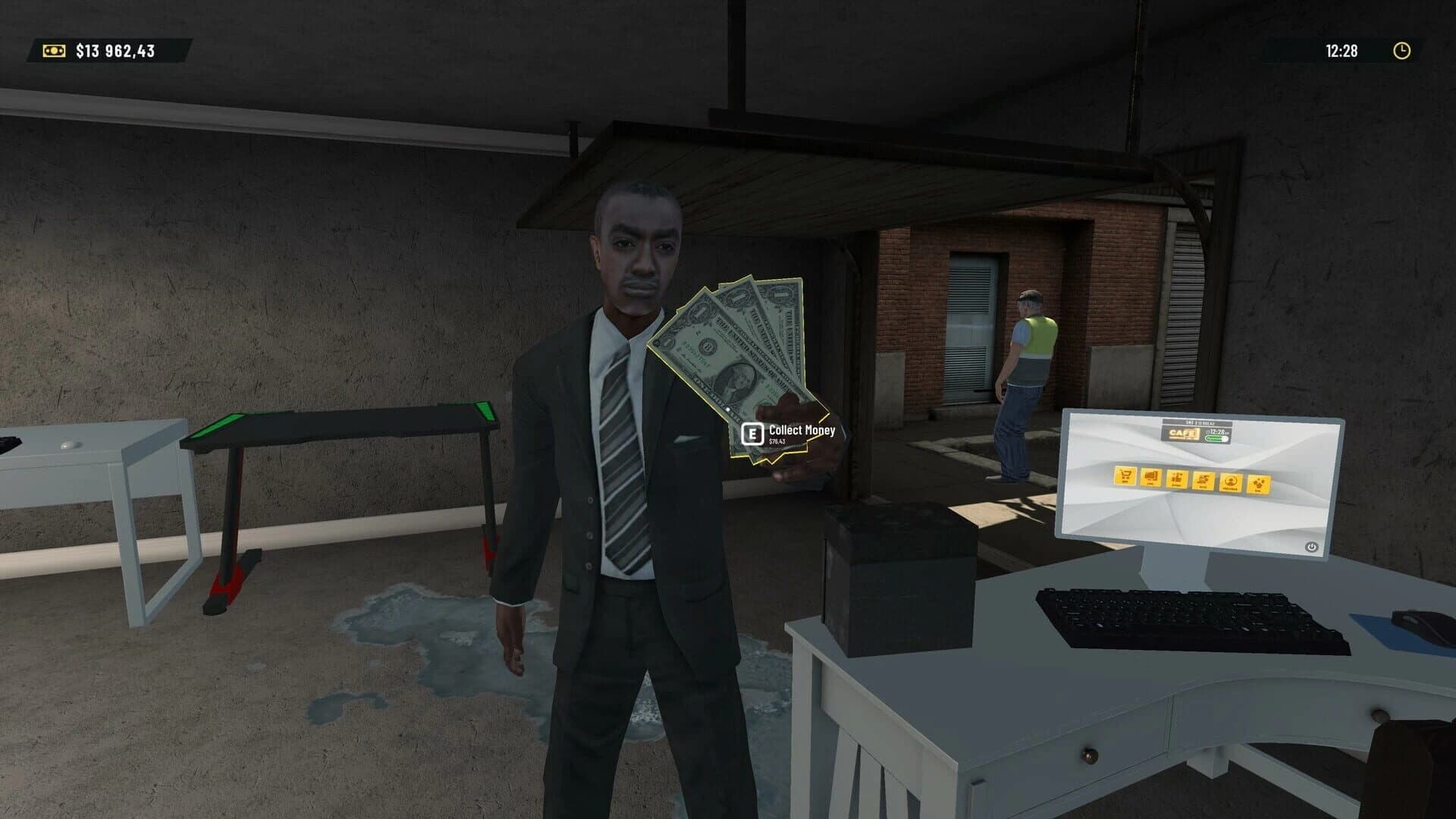This screenshot has width=1456, height=819.
Task: Open the rightmost apps icon on the desktop
Action: (1258, 484)
